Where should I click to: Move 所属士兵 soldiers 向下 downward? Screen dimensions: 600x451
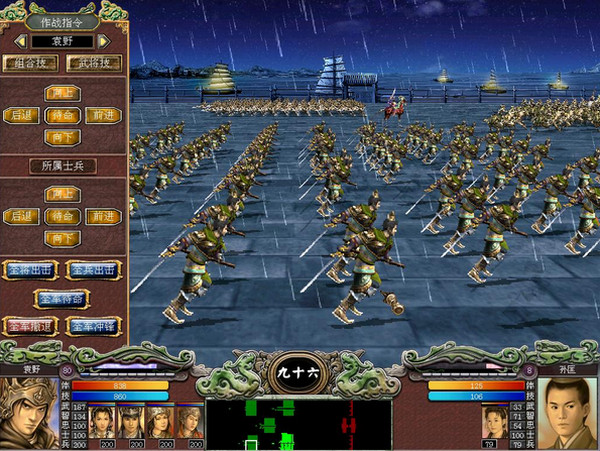(61, 238)
